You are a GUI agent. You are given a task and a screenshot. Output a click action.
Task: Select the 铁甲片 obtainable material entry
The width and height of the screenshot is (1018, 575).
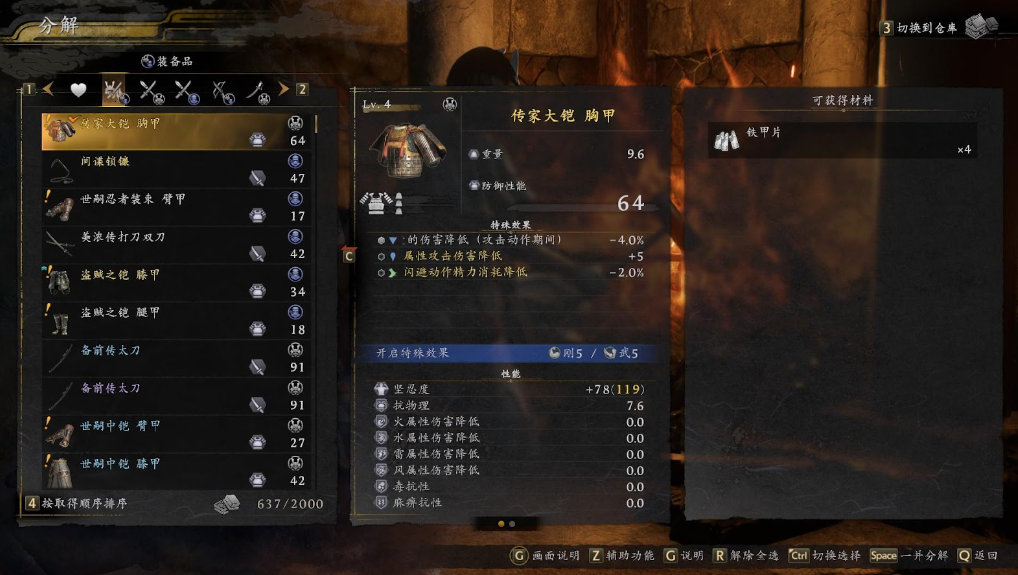point(842,141)
